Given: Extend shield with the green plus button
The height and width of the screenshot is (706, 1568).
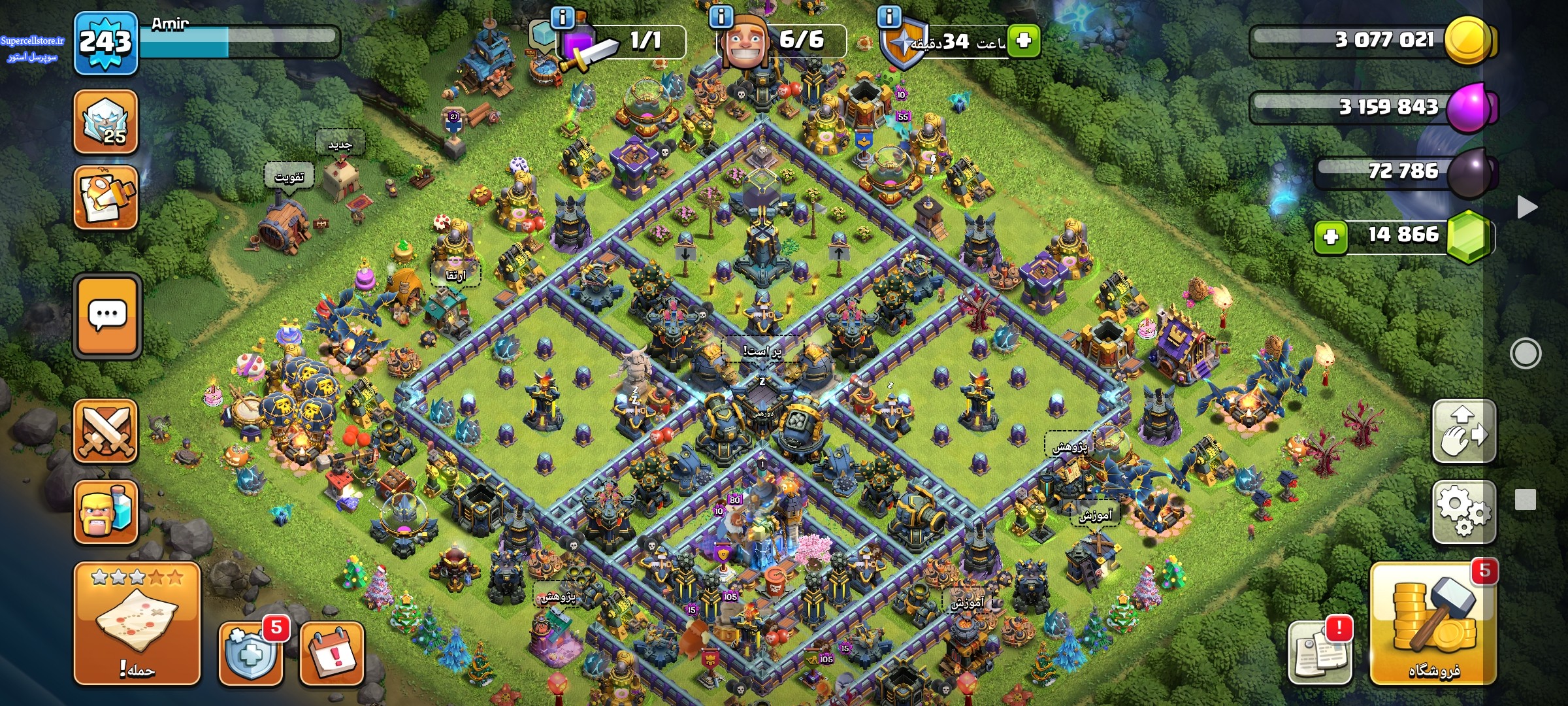Looking at the screenshot, I should [1023, 41].
